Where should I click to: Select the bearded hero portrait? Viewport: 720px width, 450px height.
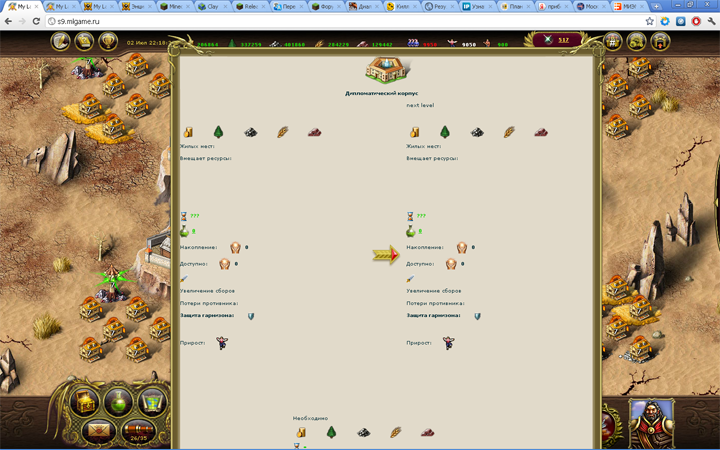click(x=652, y=424)
